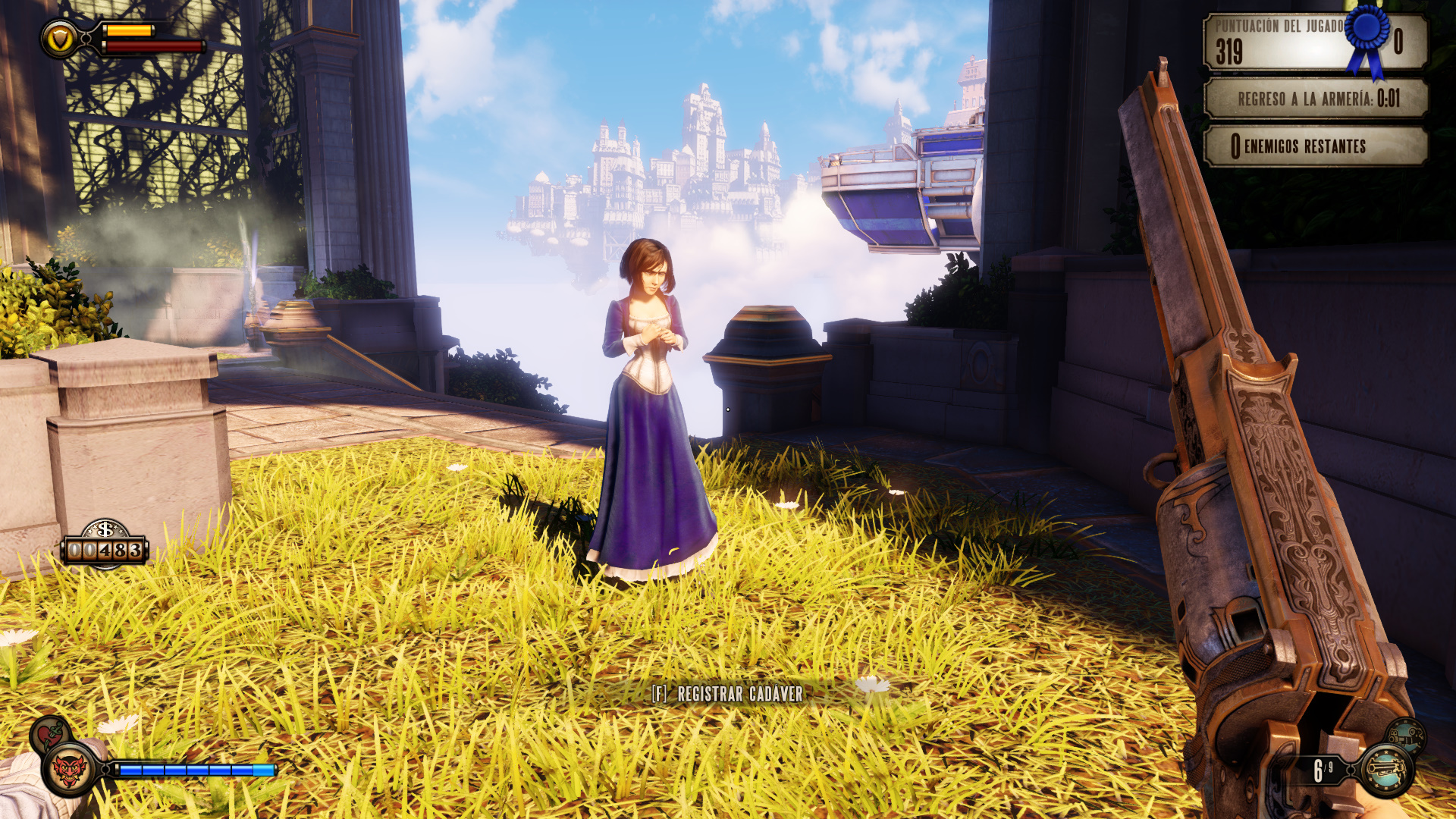Switch to the secondary weapon icon
1456x819 pixels.
pos(1406,735)
